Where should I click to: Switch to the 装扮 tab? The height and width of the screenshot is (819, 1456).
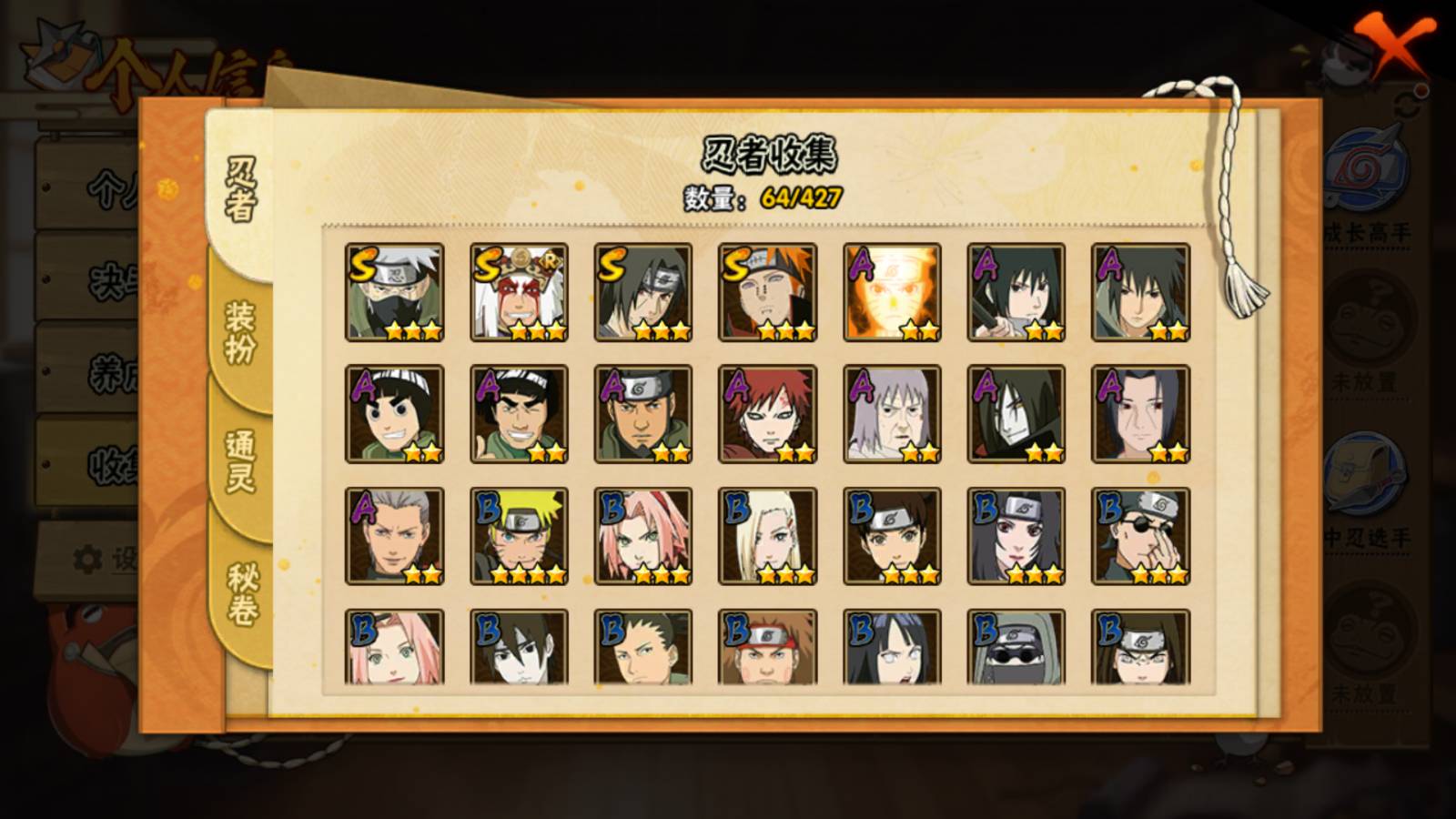(240, 333)
